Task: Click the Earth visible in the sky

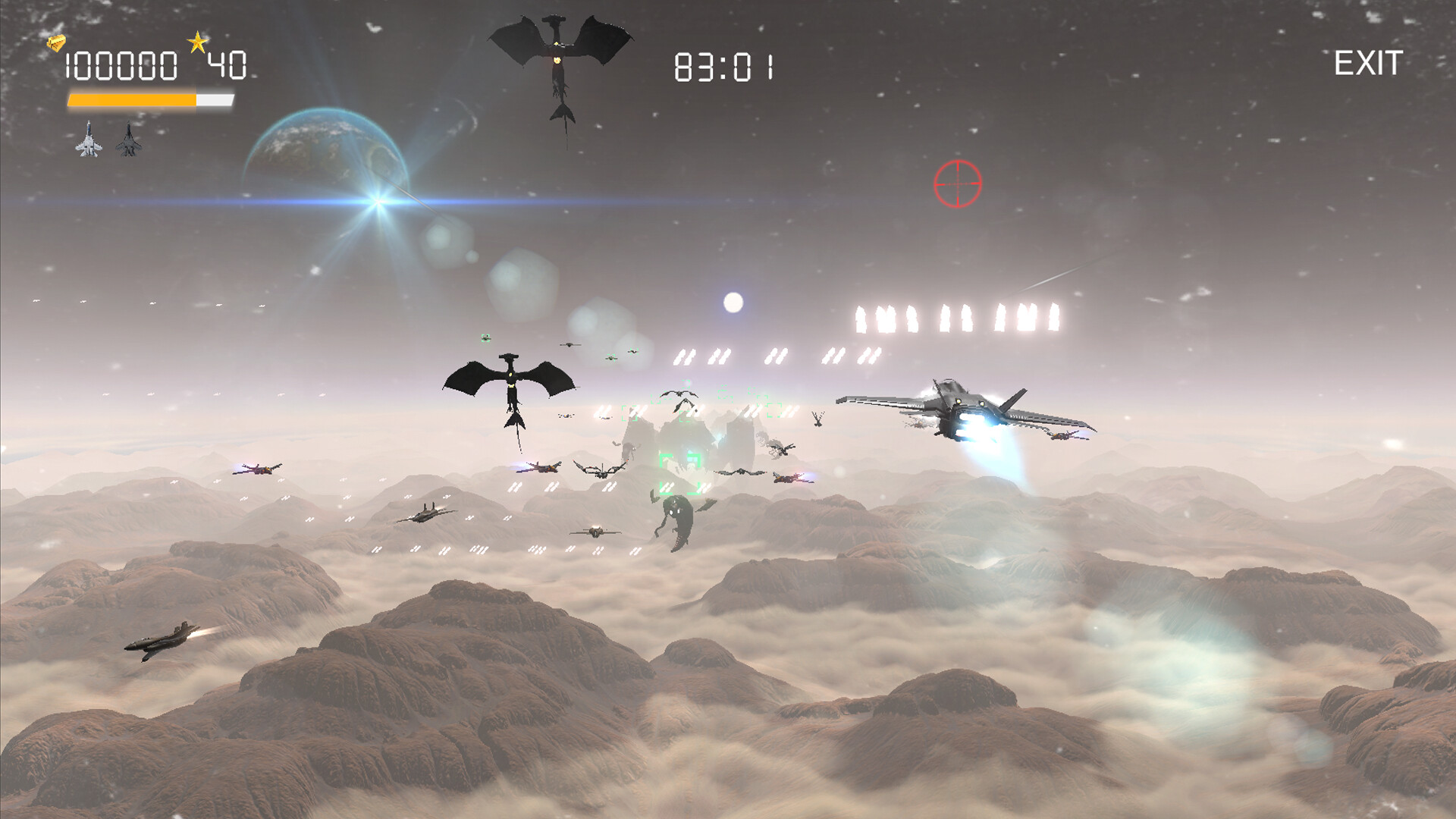Action: pos(326,152)
